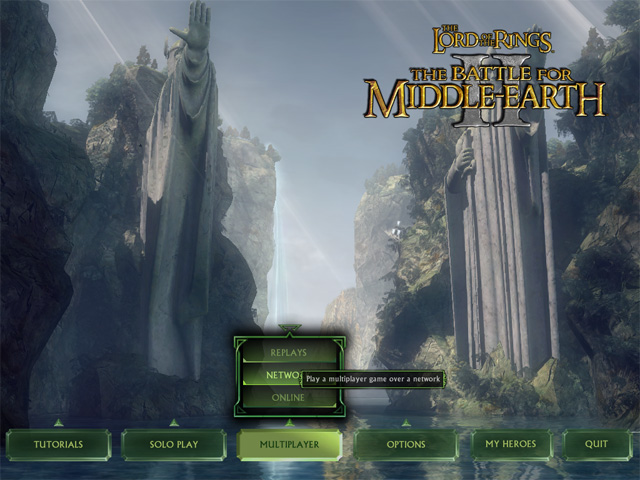The image size is (640, 480).
Task: Choose the Online multiplayer option
Action: pos(289,398)
